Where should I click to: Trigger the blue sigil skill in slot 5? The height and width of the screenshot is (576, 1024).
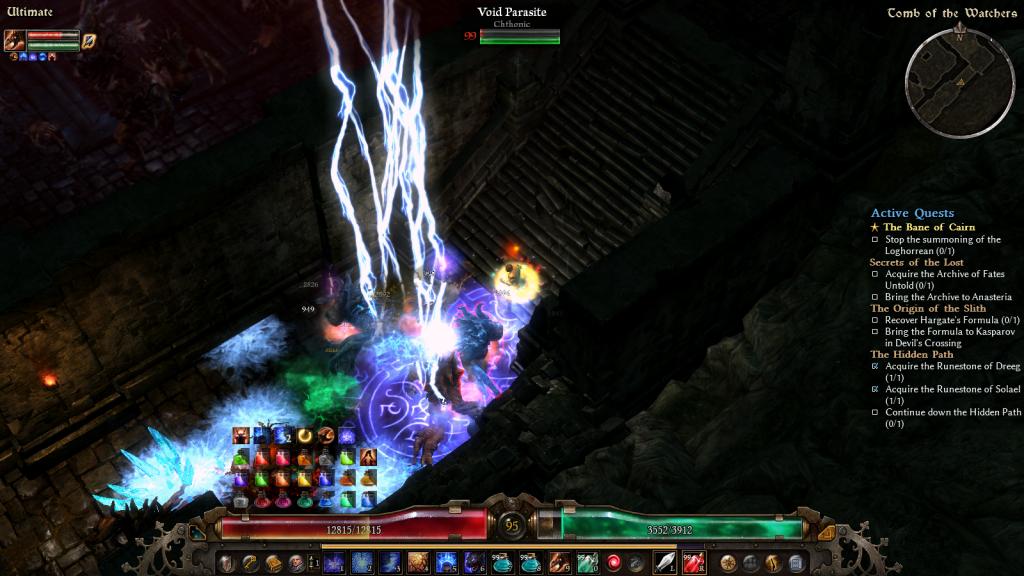coord(446,563)
